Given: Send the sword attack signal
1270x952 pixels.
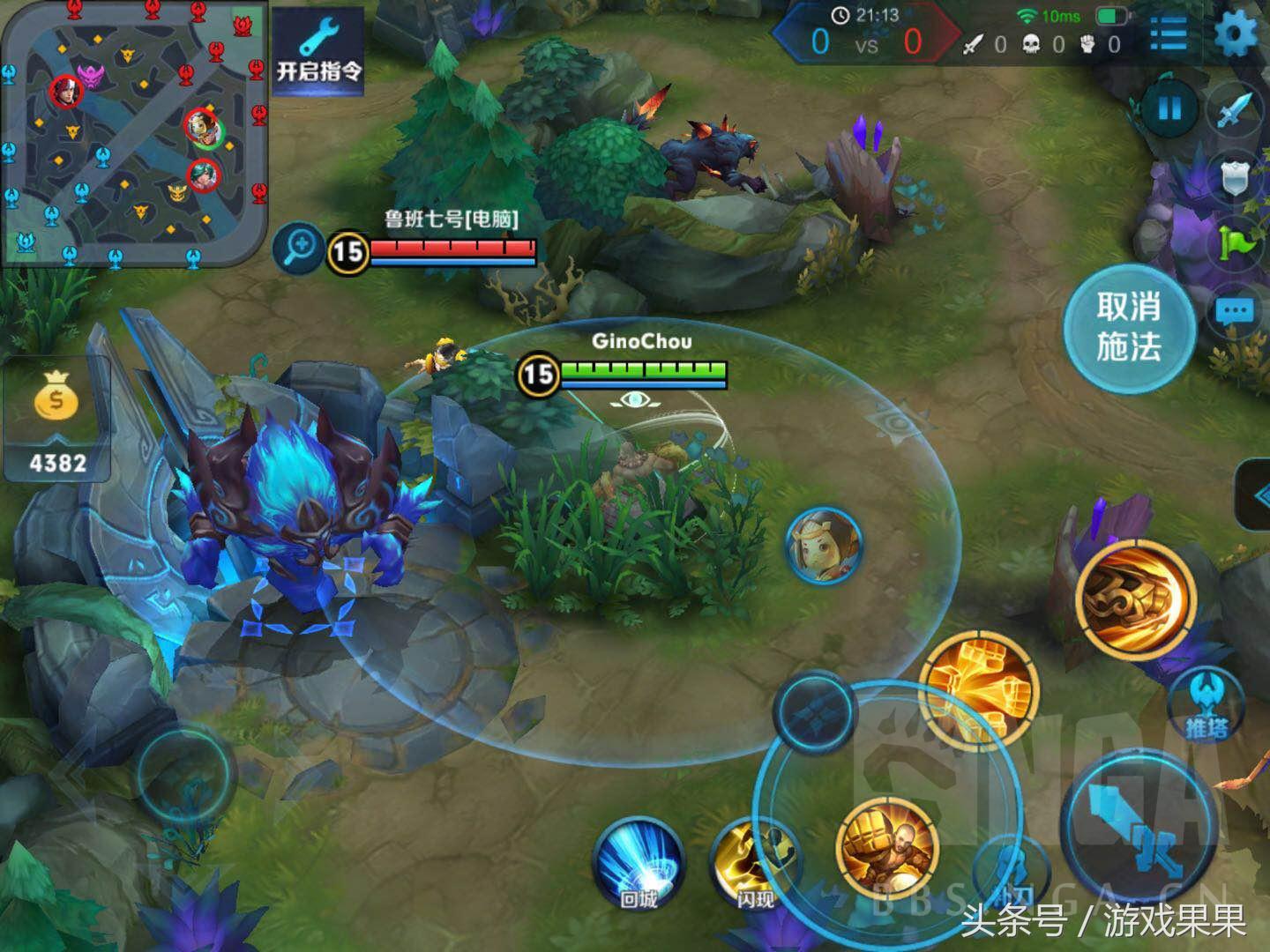Looking at the screenshot, I should click(x=1236, y=112).
